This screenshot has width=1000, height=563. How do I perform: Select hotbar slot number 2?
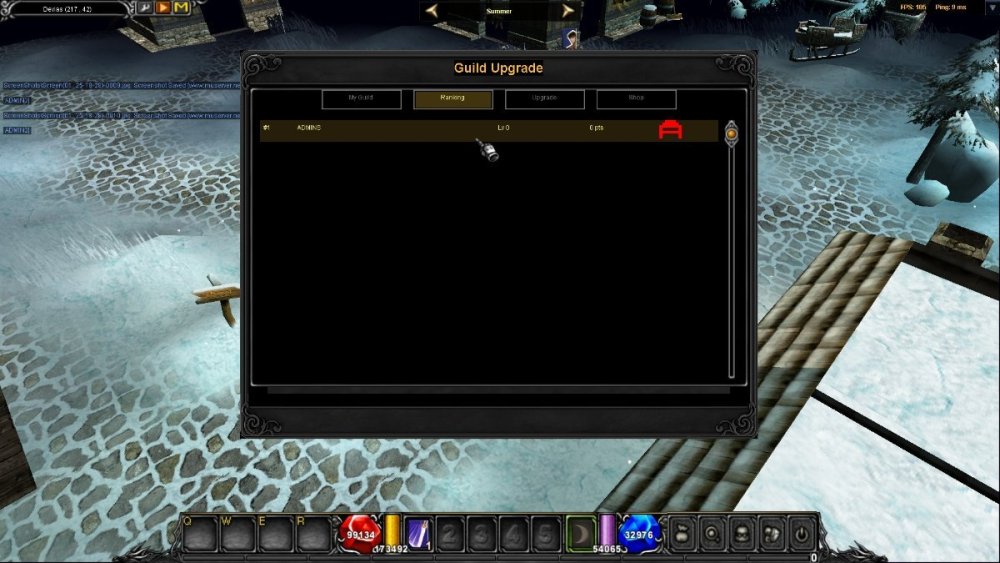click(451, 534)
